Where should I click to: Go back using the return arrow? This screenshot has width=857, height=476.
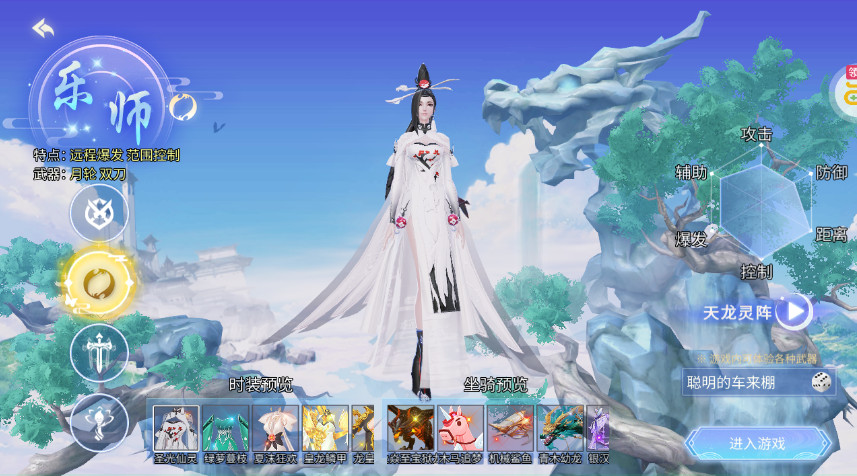42,28
